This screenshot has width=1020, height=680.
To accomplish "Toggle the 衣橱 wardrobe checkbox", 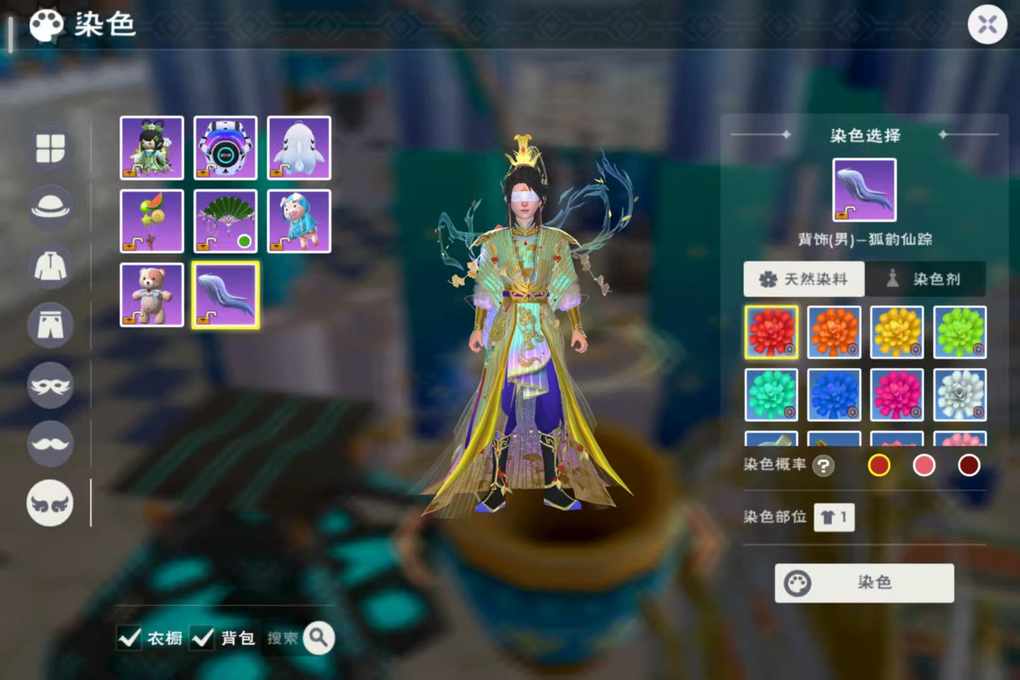I will coord(130,638).
